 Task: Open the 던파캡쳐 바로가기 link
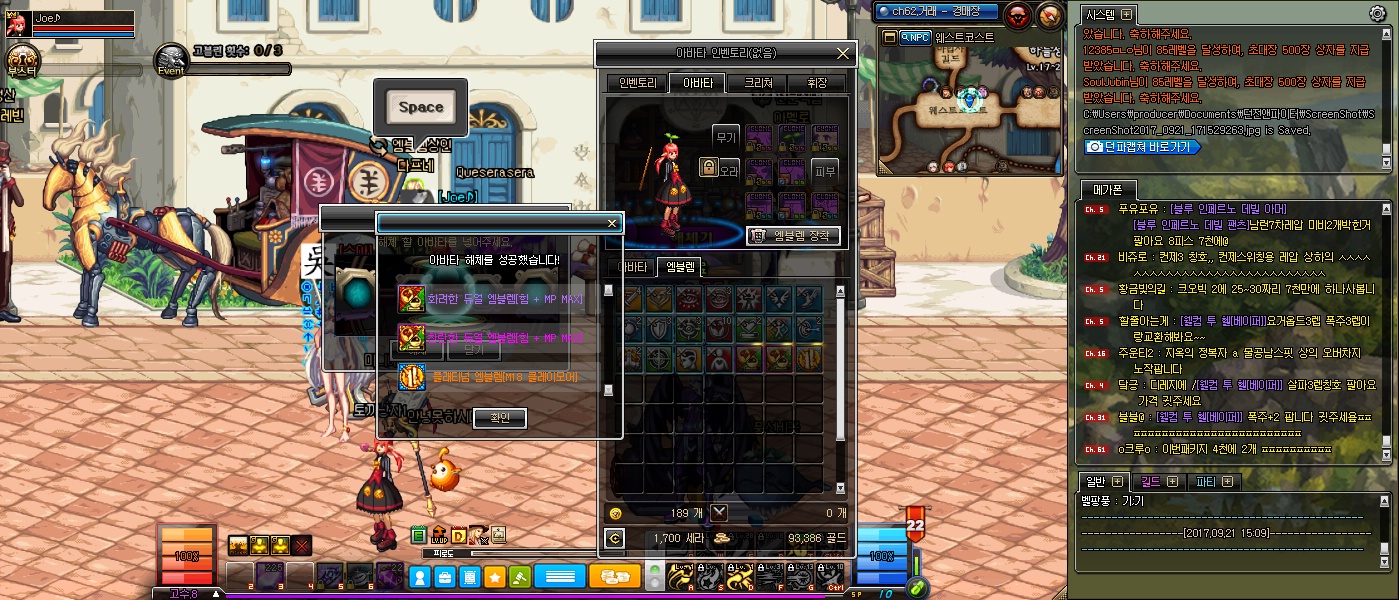click(1142, 146)
